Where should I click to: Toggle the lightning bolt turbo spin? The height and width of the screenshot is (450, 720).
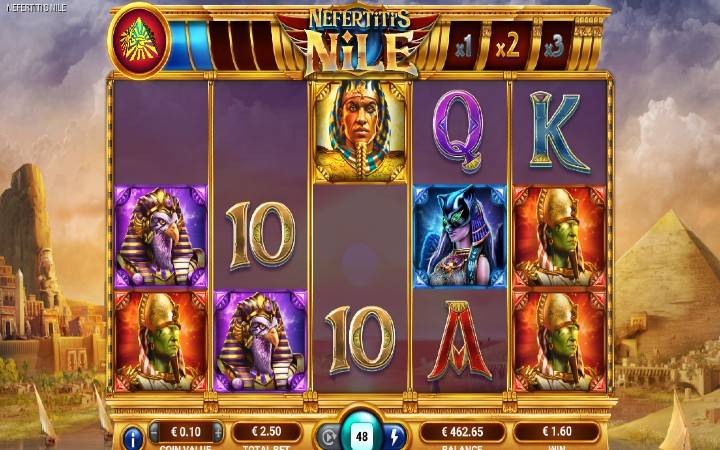tap(394, 437)
